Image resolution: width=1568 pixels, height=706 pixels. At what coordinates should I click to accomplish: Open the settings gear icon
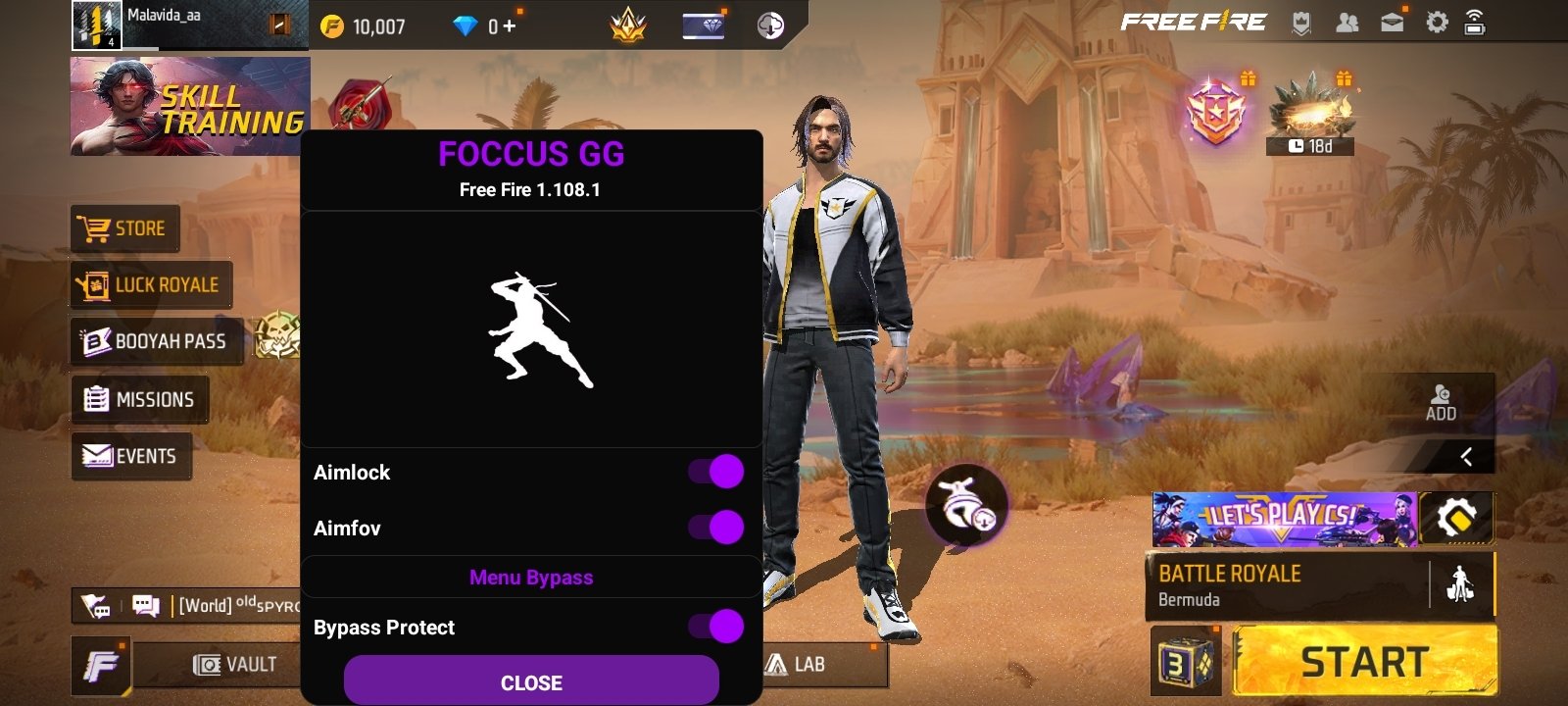(1436, 23)
